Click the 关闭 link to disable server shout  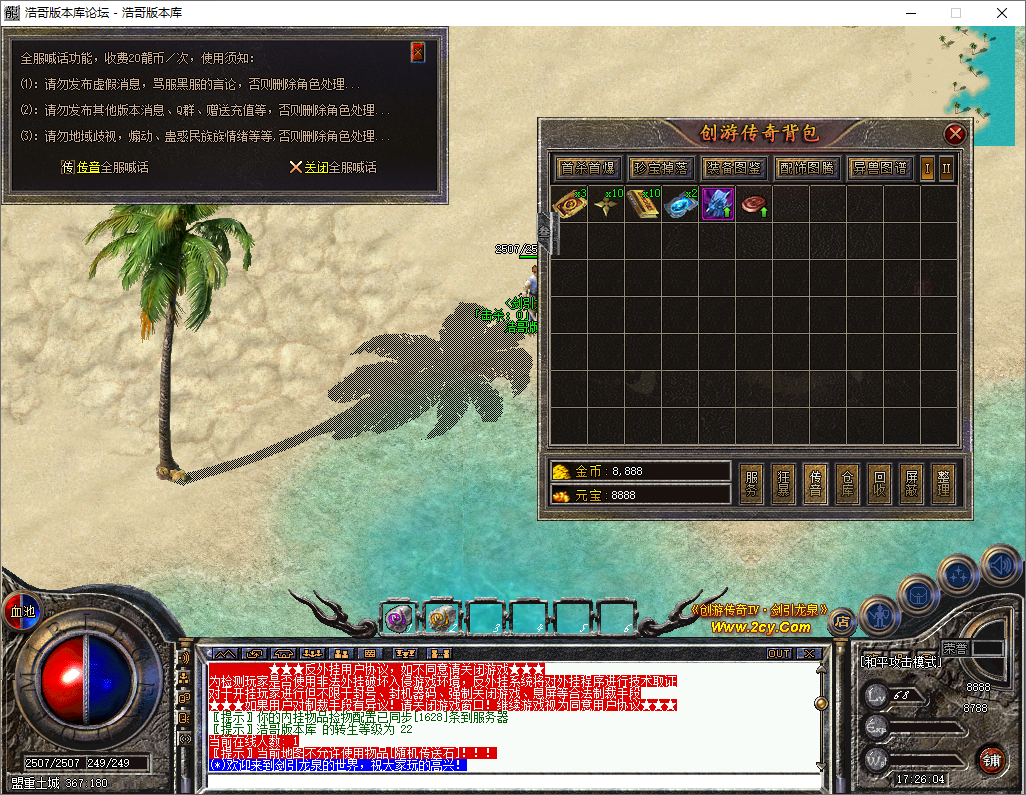(x=316, y=168)
